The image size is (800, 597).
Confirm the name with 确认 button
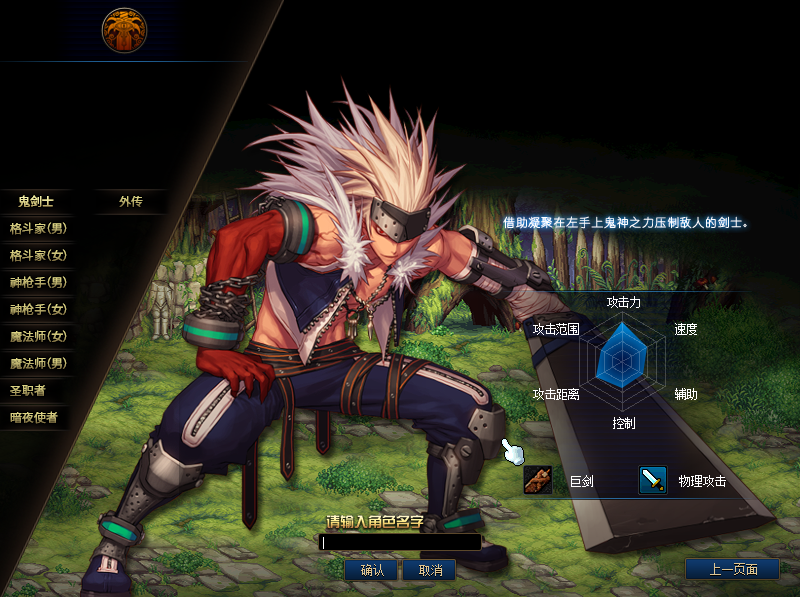372,570
